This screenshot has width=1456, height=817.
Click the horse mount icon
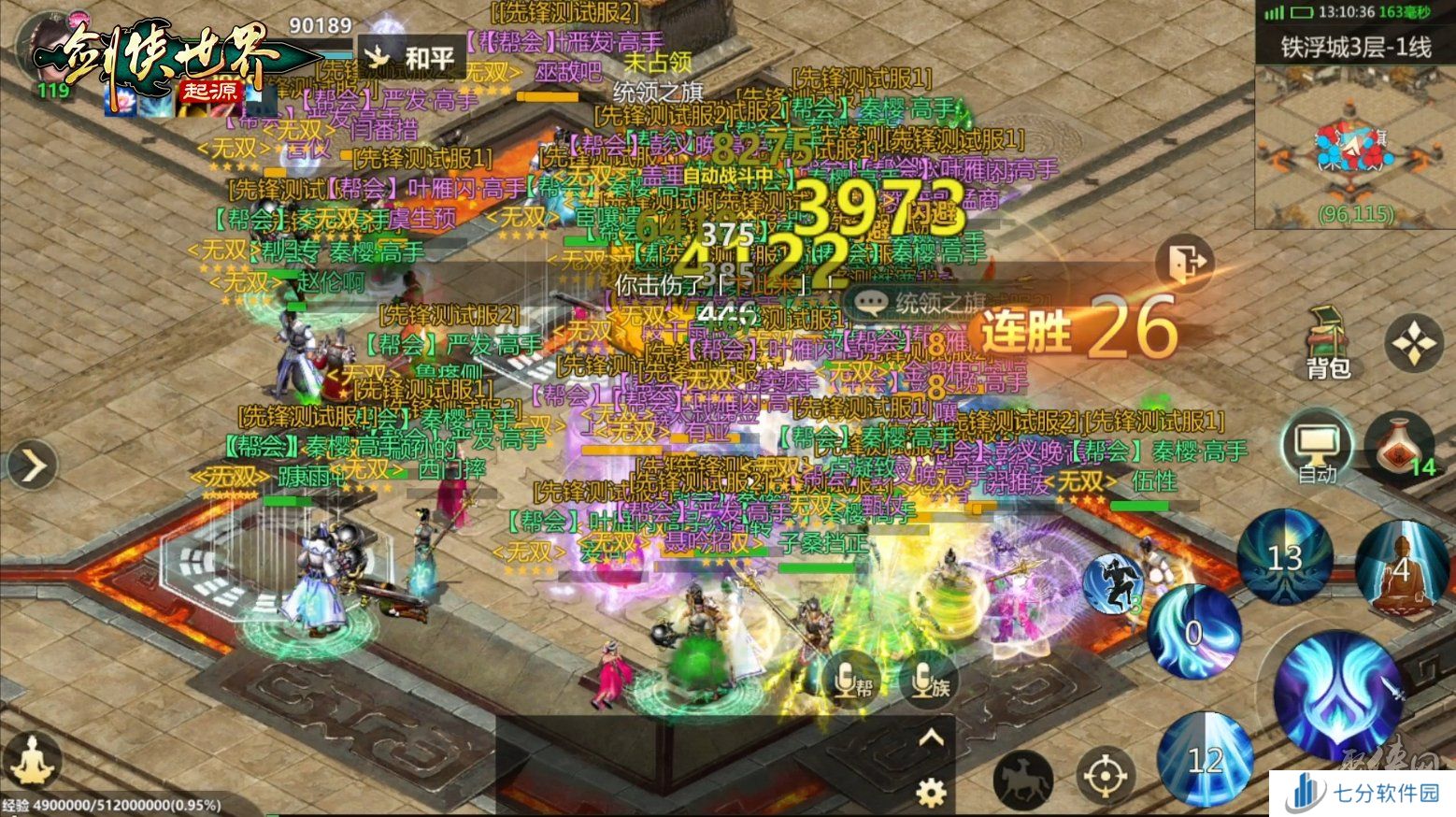tap(1024, 779)
